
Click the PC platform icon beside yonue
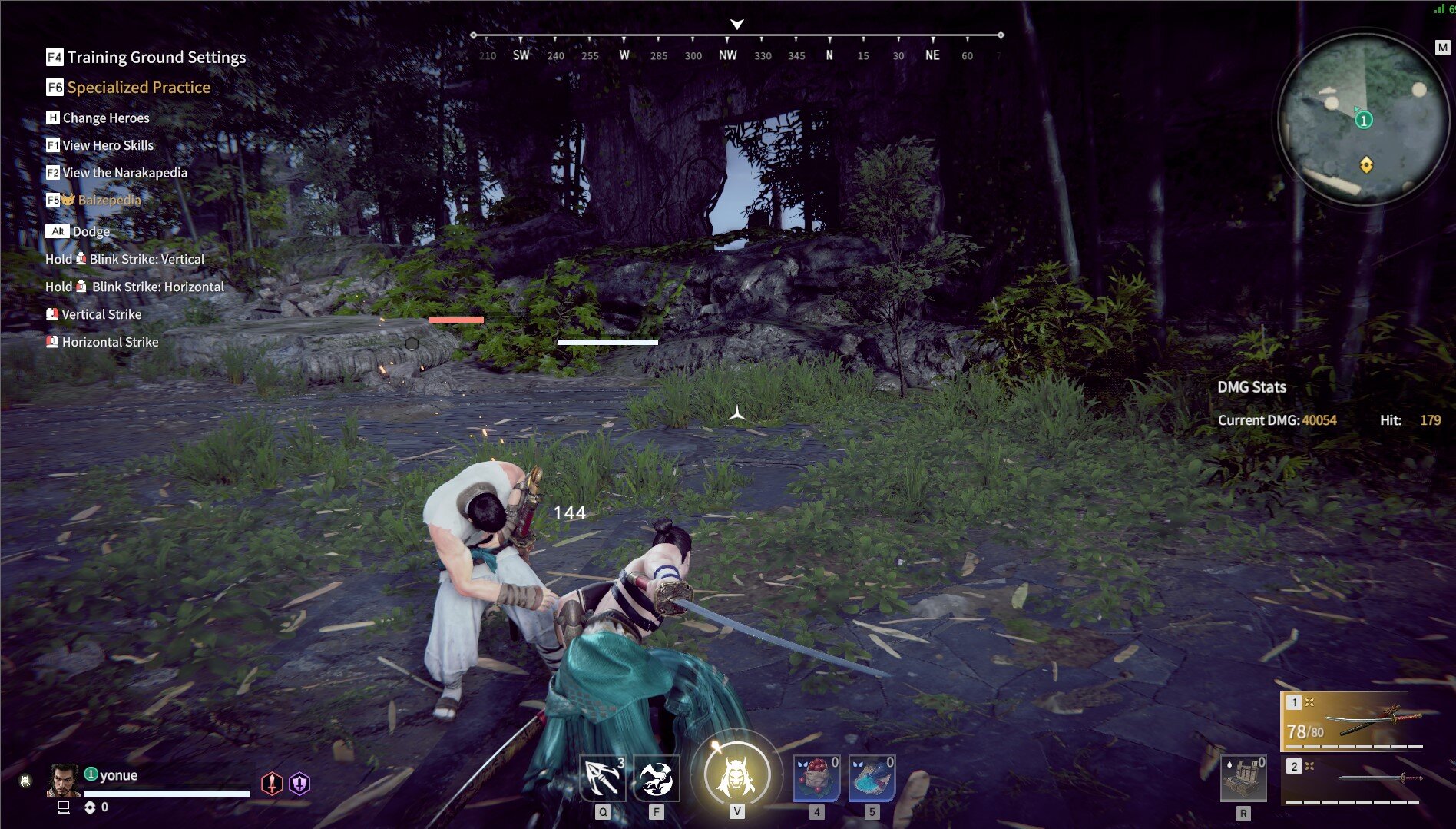pos(64,807)
